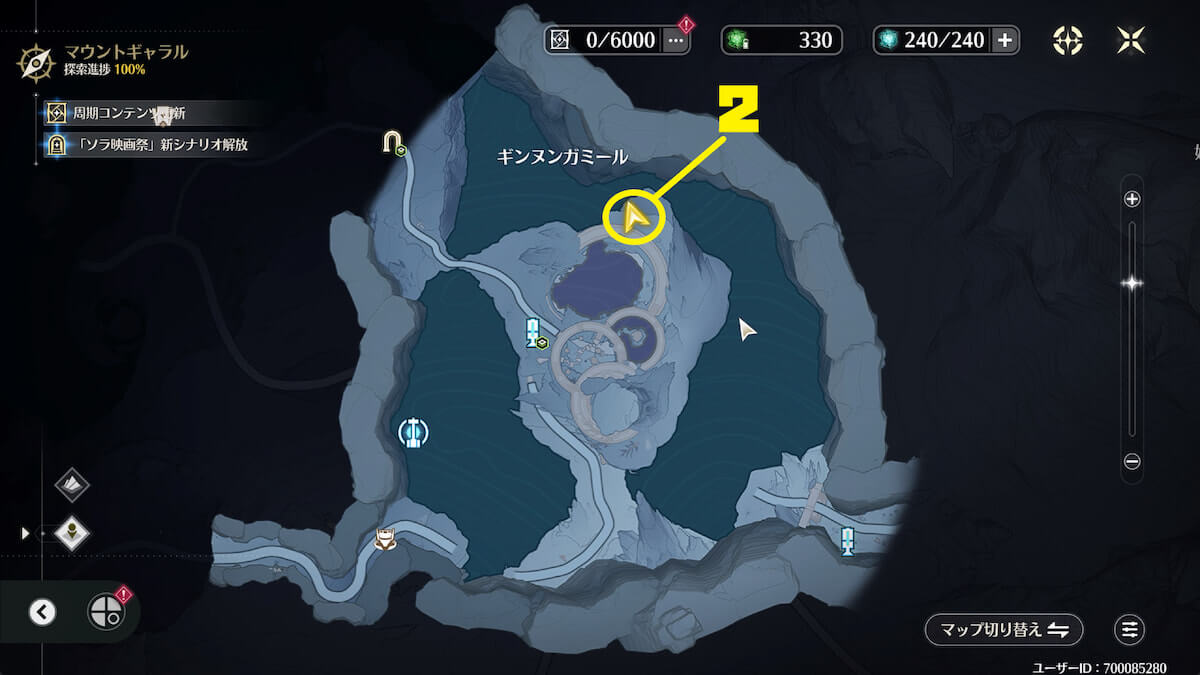The image size is (1200, 675).
Task: Open the map filter settings icon
Action: [x=1129, y=629]
